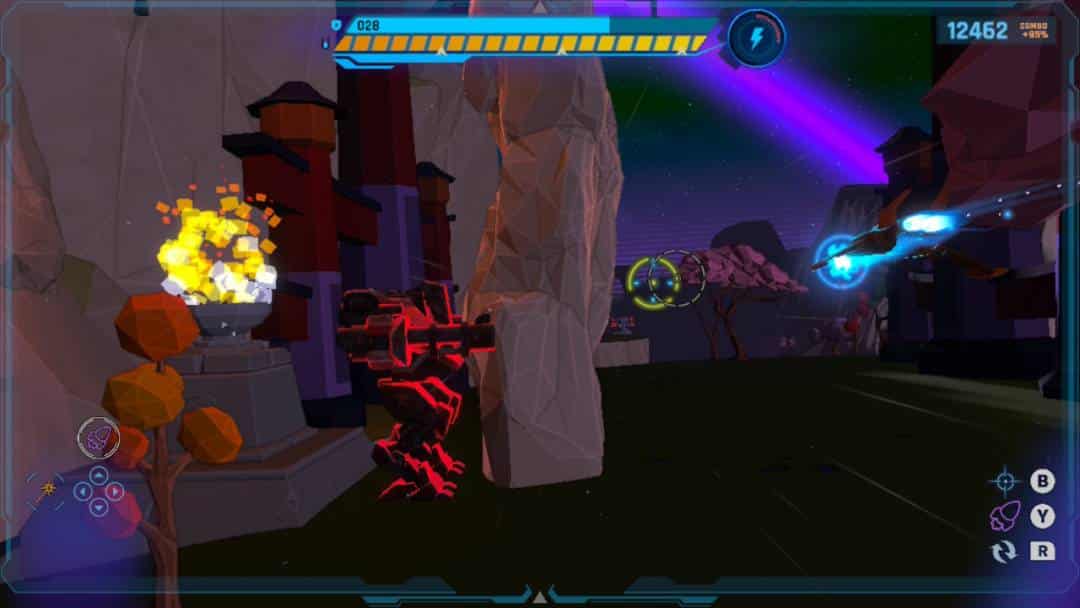The width and height of the screenshot is (1080, 608).
Task: Fire the purple rocket action icon
Action: click(1004, 516)
